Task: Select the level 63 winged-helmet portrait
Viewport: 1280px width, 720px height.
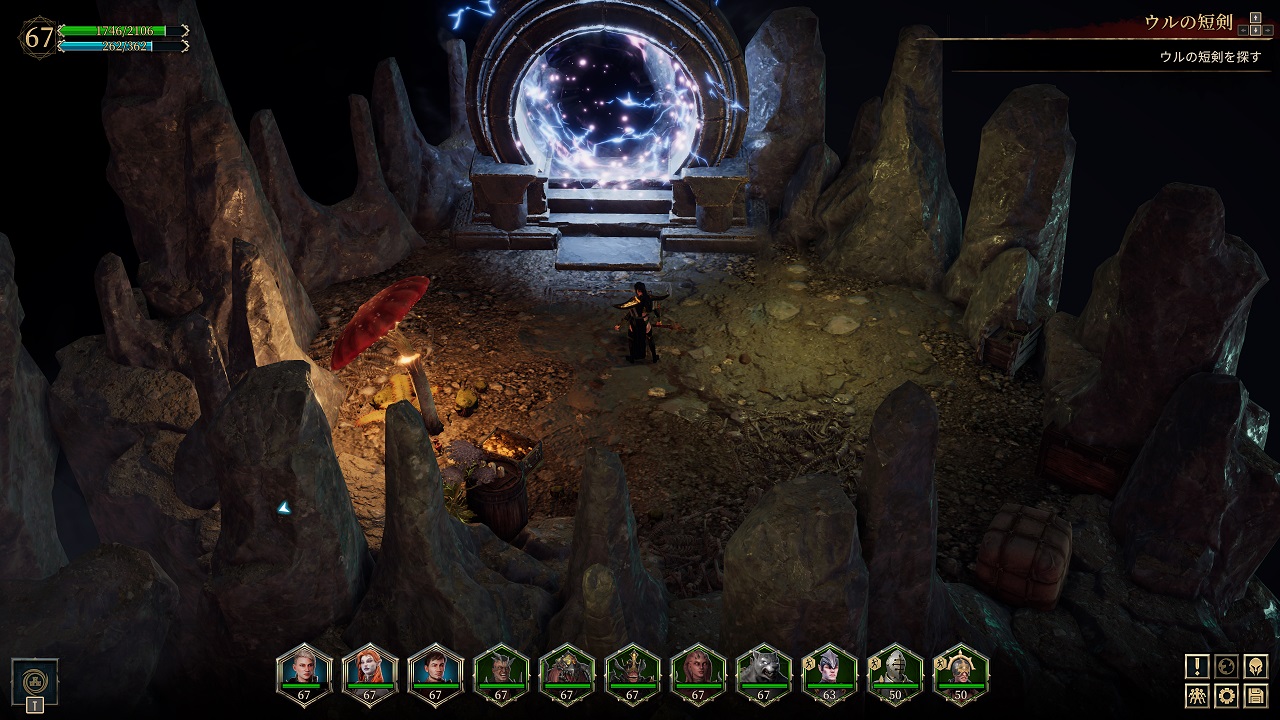Action: coord(830,668)
